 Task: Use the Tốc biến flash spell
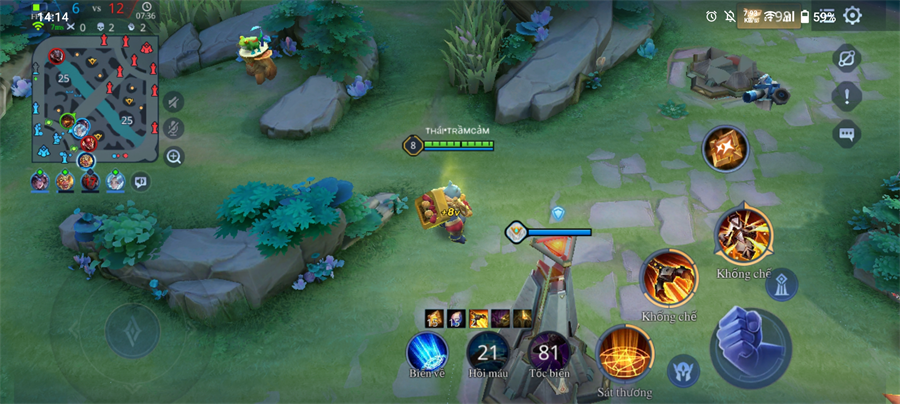tap(548, 353)
